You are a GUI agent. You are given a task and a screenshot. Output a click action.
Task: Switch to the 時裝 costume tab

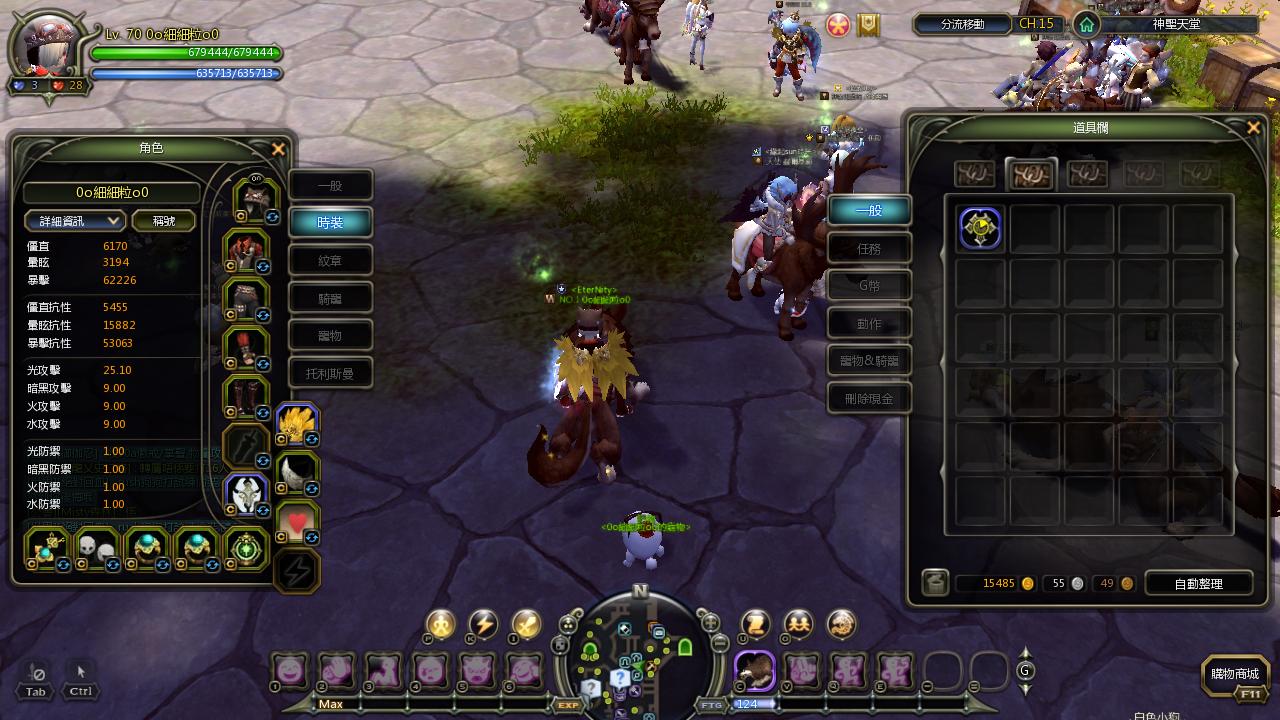[x=330, y=223]
